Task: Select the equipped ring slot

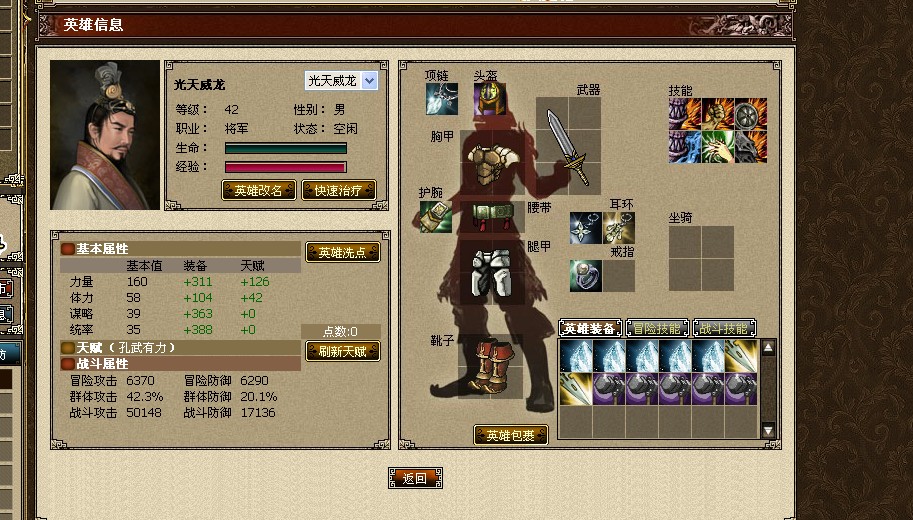Action: pos(586,275)
